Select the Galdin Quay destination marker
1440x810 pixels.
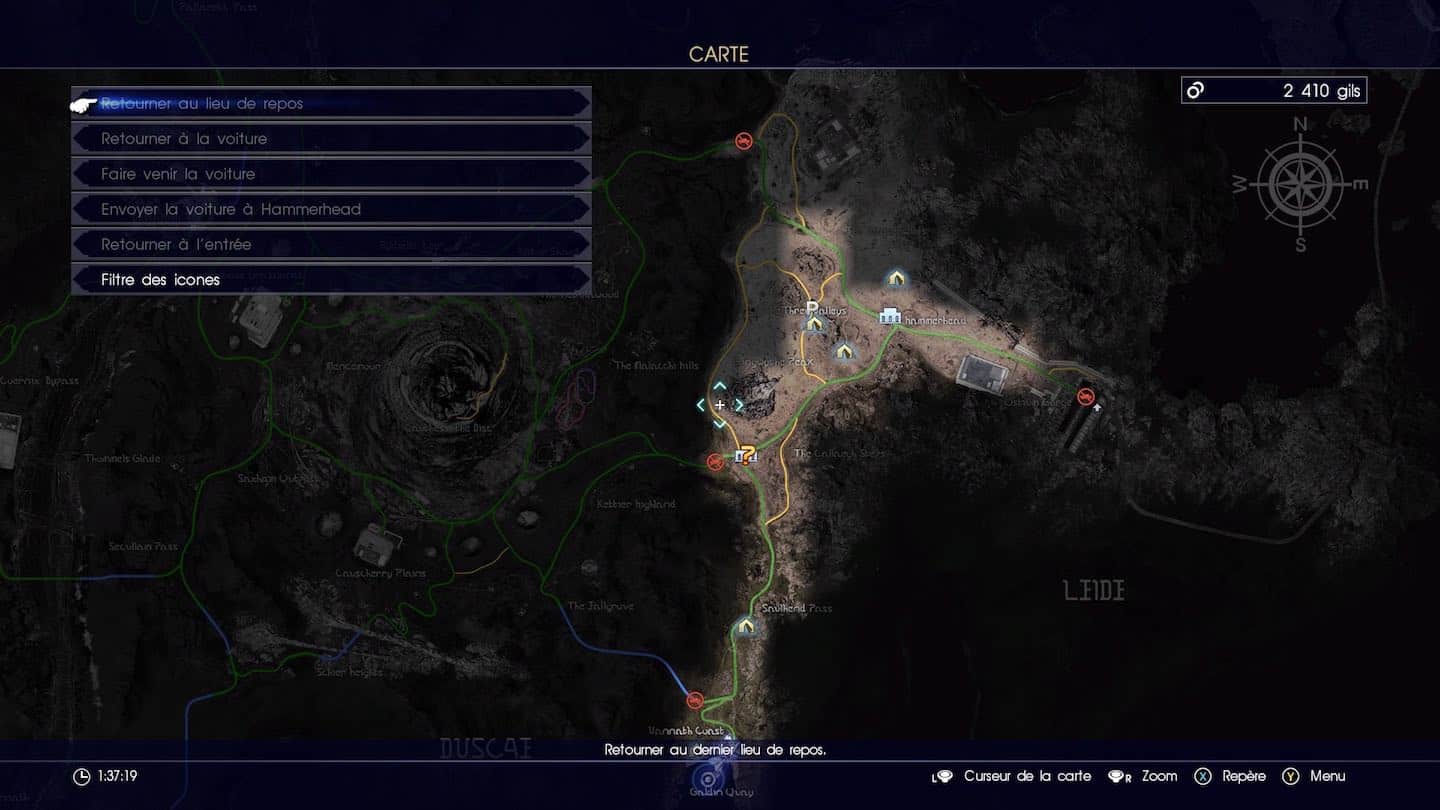point(709,779)
